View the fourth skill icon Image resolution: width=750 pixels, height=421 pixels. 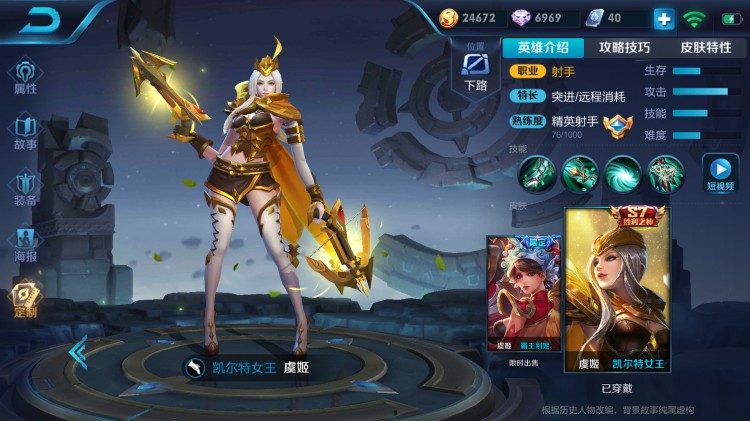coord(665,174)
